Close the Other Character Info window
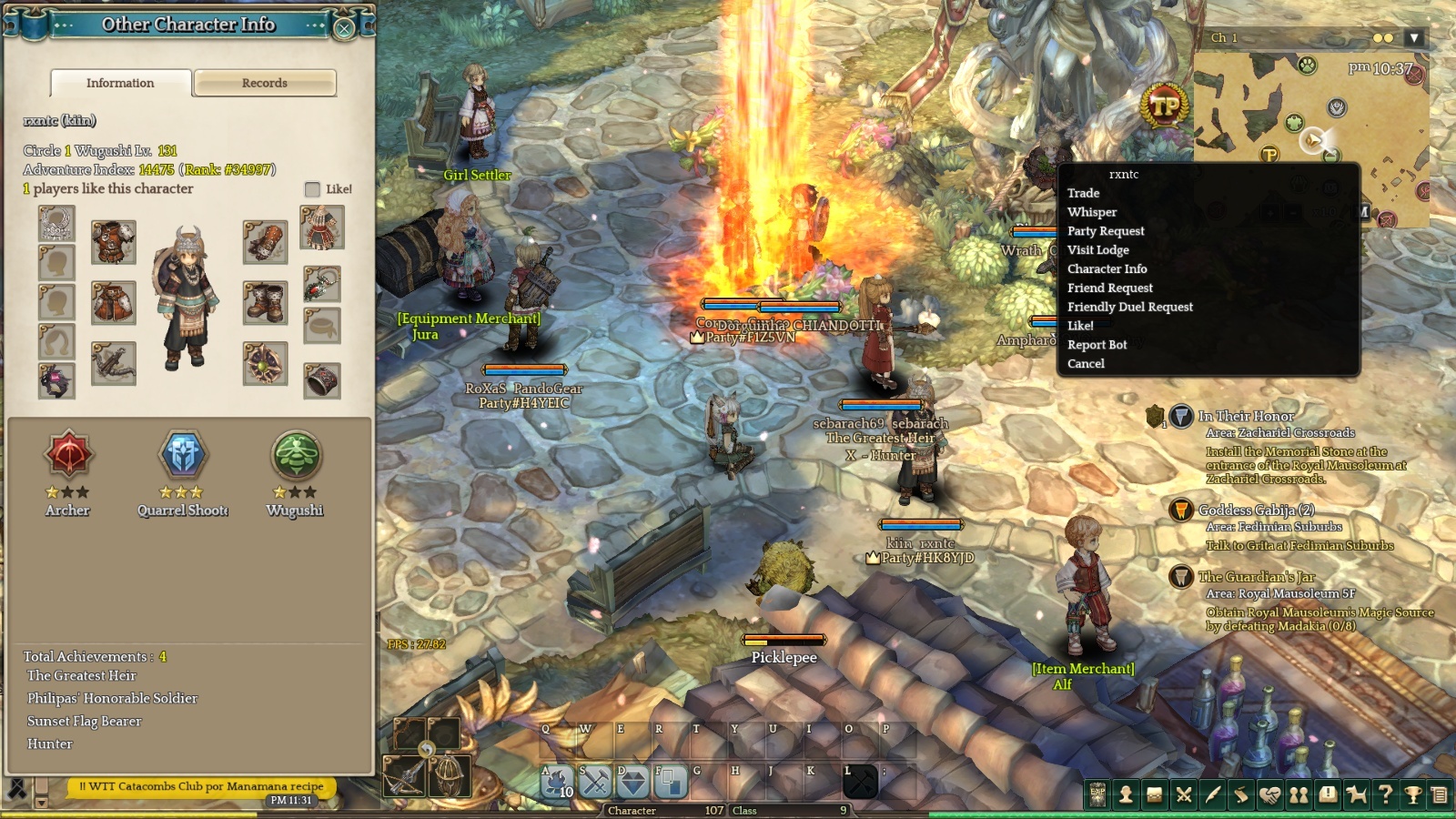Image resolution: width=1456 pixels, height=819 pixels. pyautogui.click(x=344, y=28)
